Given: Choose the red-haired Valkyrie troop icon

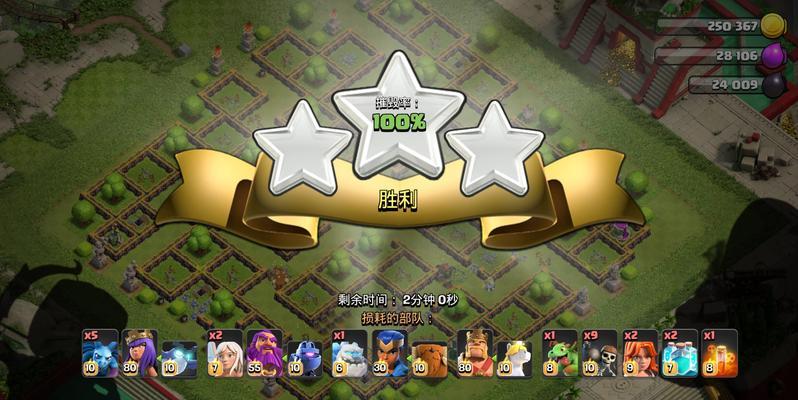Looking at the screenshot, I should click(641, 353).
